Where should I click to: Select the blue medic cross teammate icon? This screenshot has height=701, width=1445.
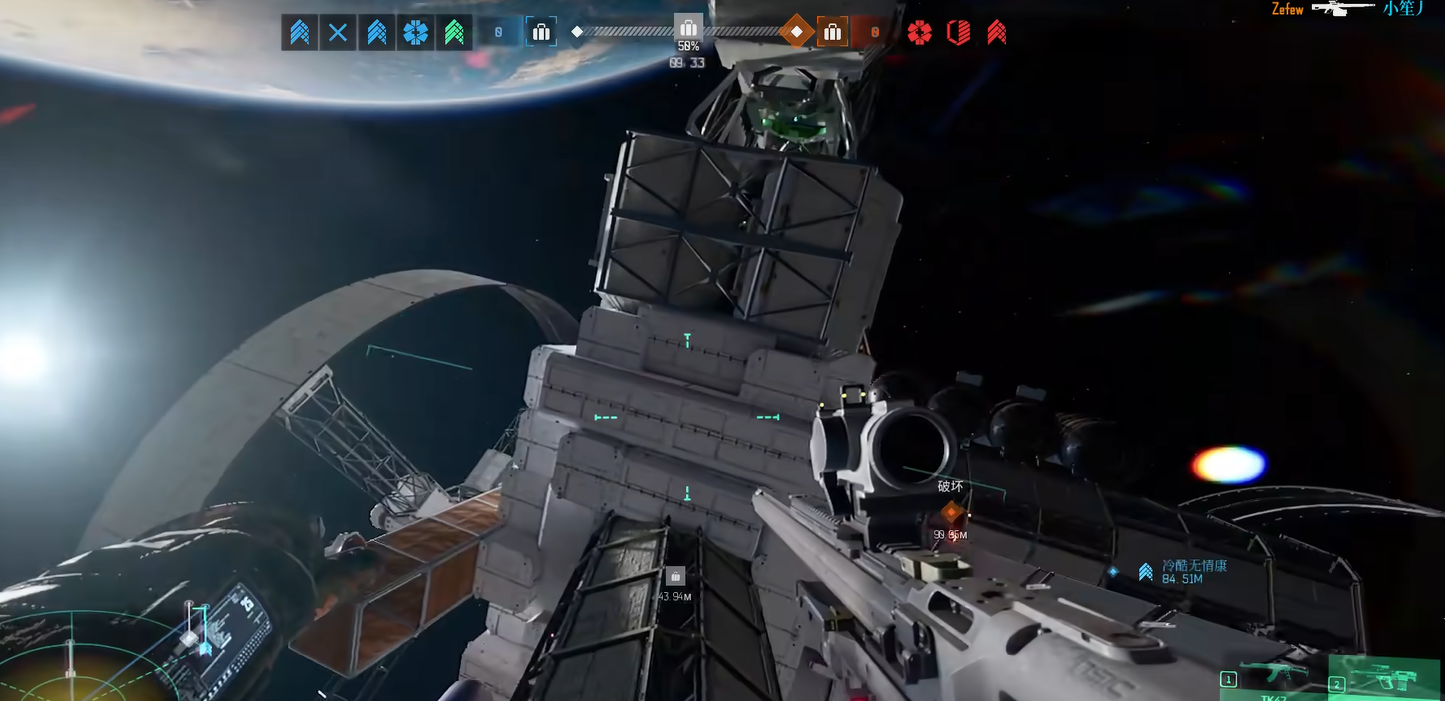point(416,33)
